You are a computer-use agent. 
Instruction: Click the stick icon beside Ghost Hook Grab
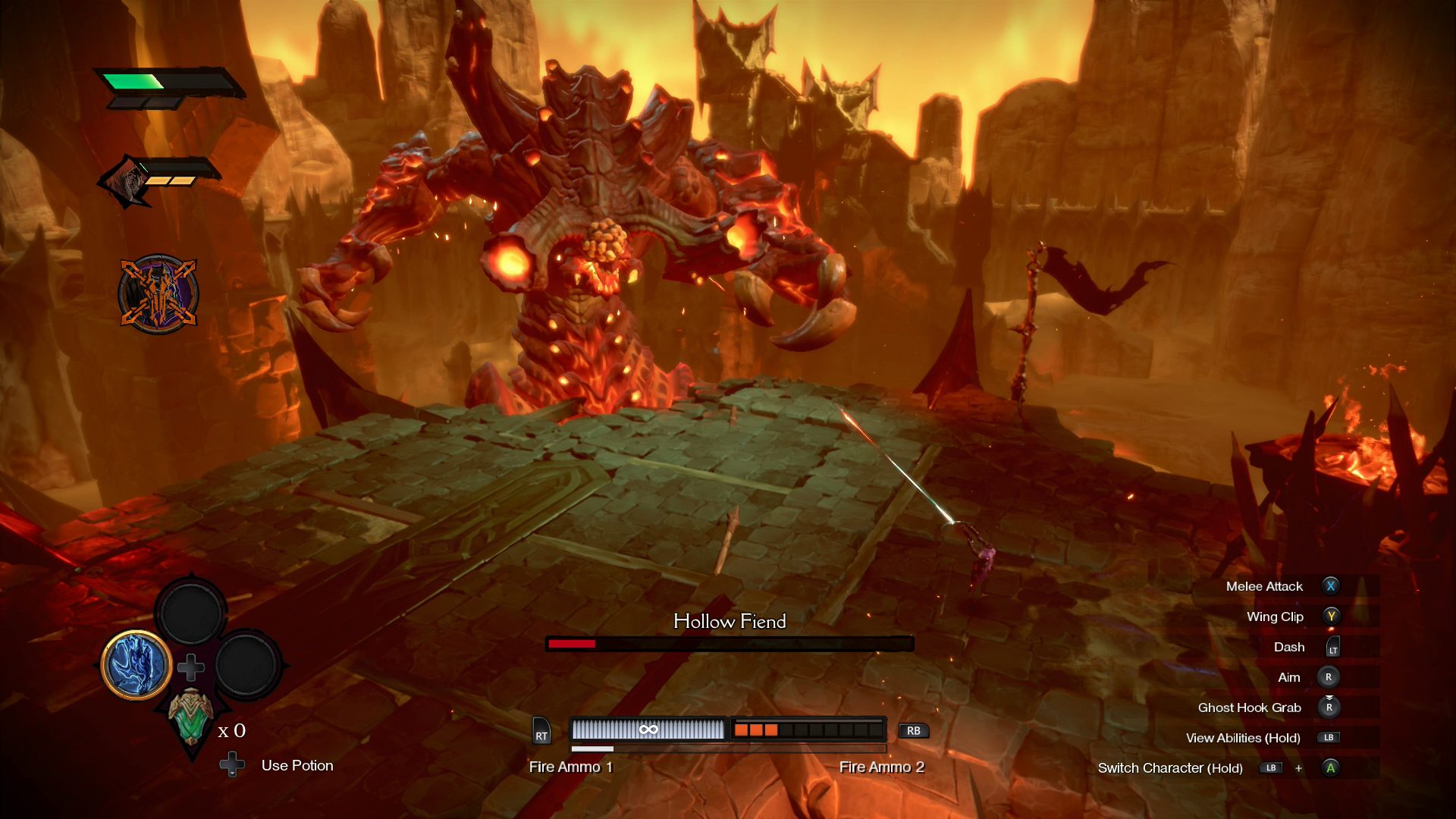[1330, 707]
